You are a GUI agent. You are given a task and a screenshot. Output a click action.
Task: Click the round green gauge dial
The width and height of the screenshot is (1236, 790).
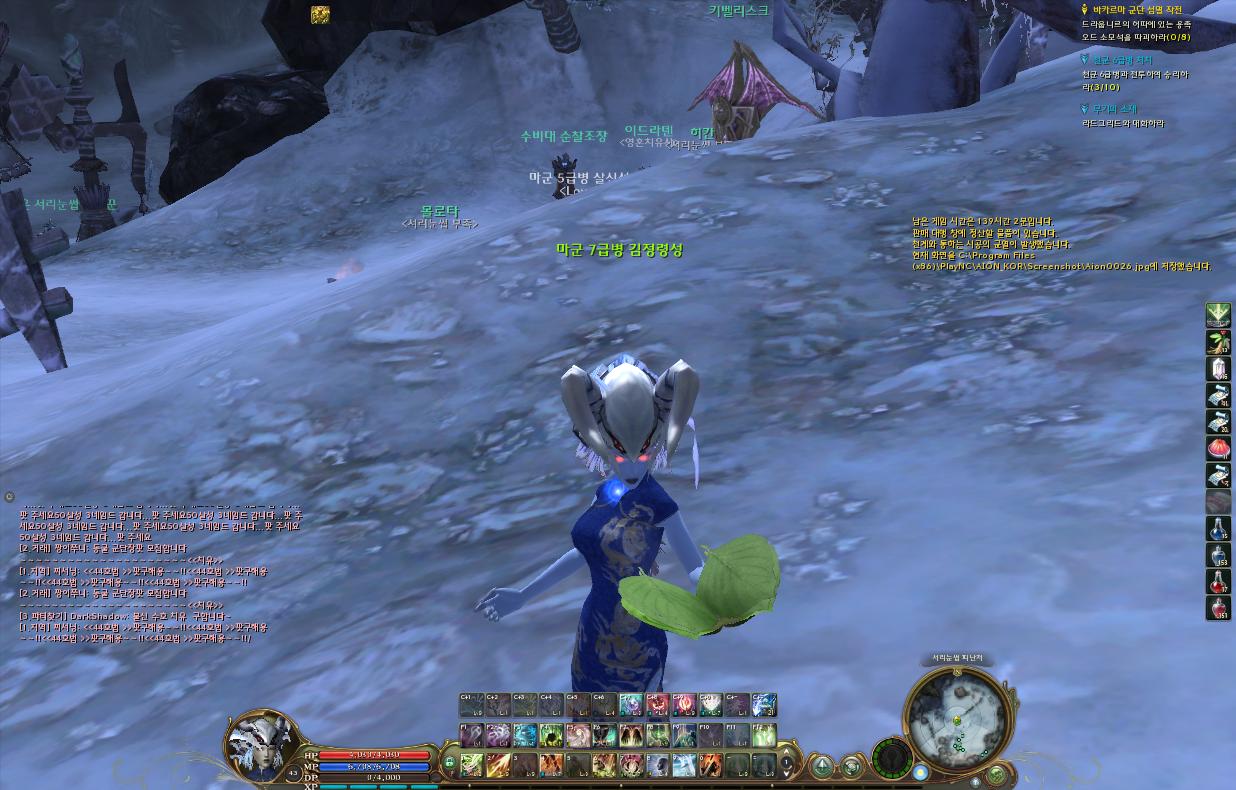click(891, 757)
